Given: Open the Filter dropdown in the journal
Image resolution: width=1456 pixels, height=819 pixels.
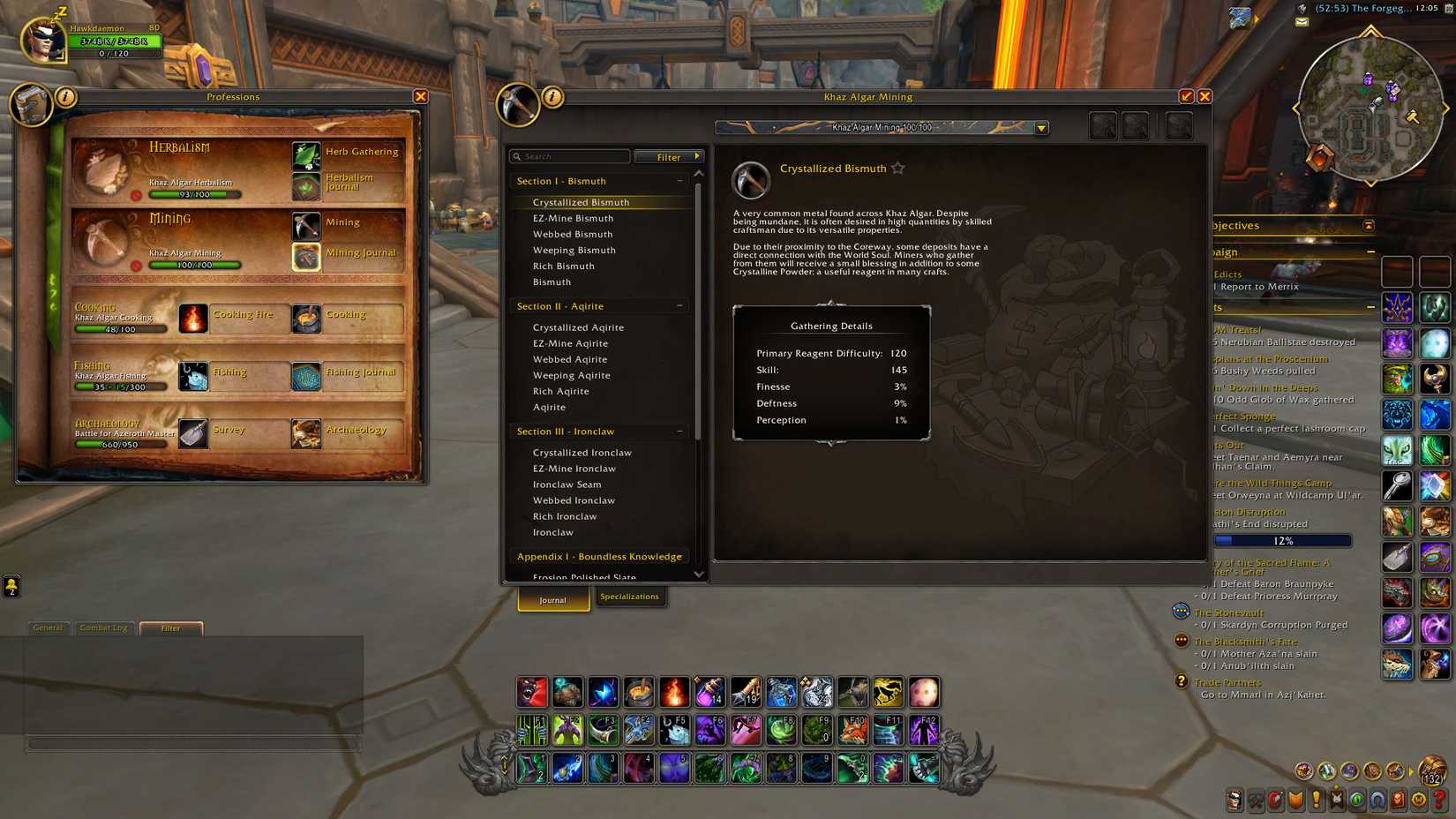Looking at the screenshot, I should coord(669,156).
